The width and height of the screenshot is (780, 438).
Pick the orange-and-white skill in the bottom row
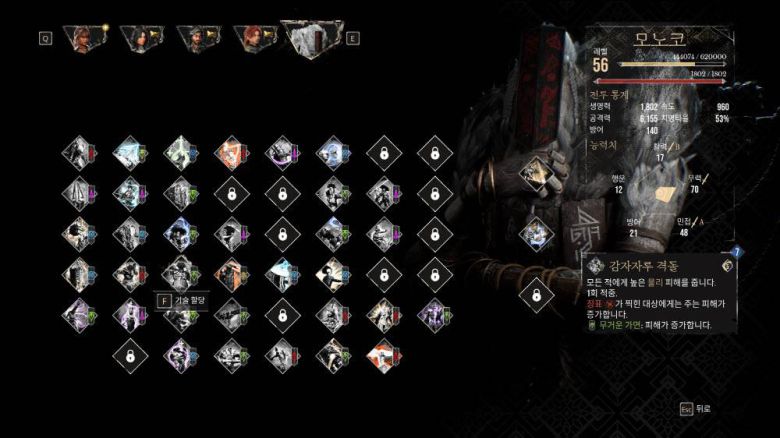pyautogui.click(x=382, y=355)
